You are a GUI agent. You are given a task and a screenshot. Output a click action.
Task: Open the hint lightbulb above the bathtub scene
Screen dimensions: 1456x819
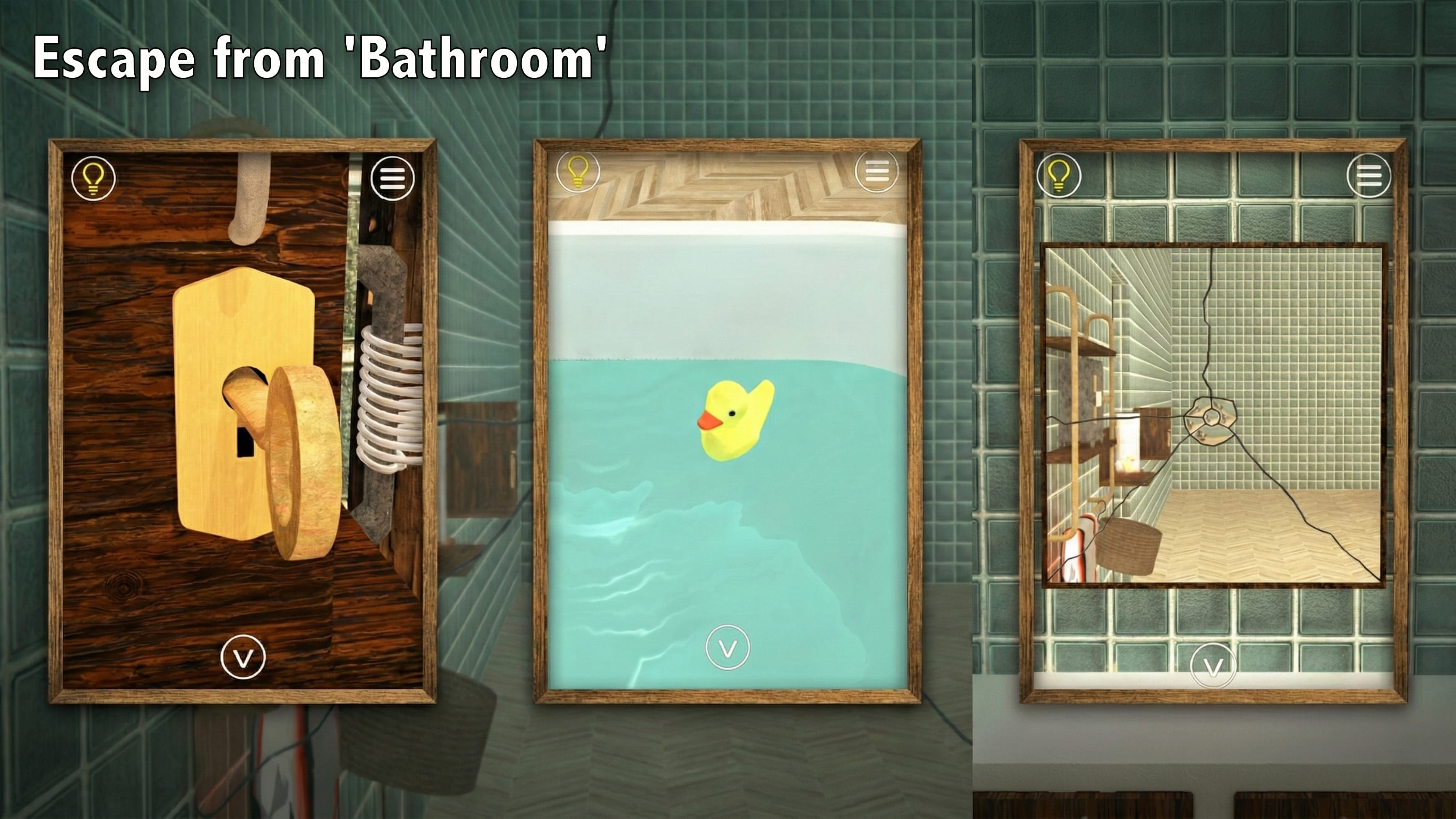point(578,172)
